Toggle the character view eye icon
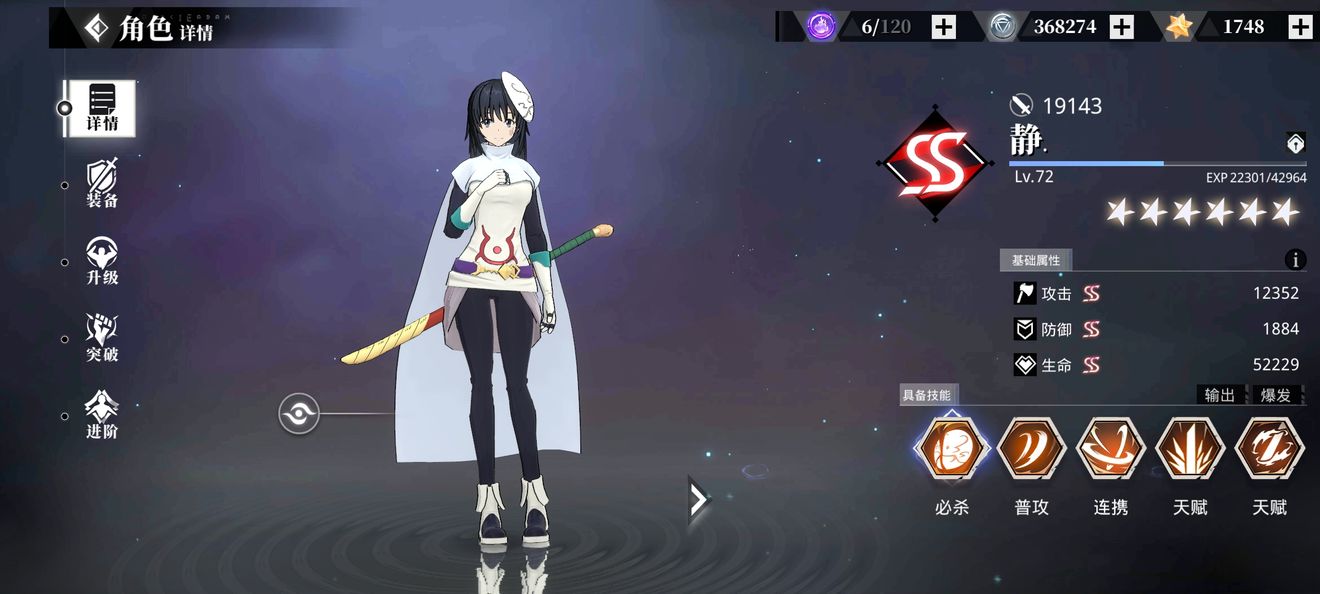 click(298, 413)
